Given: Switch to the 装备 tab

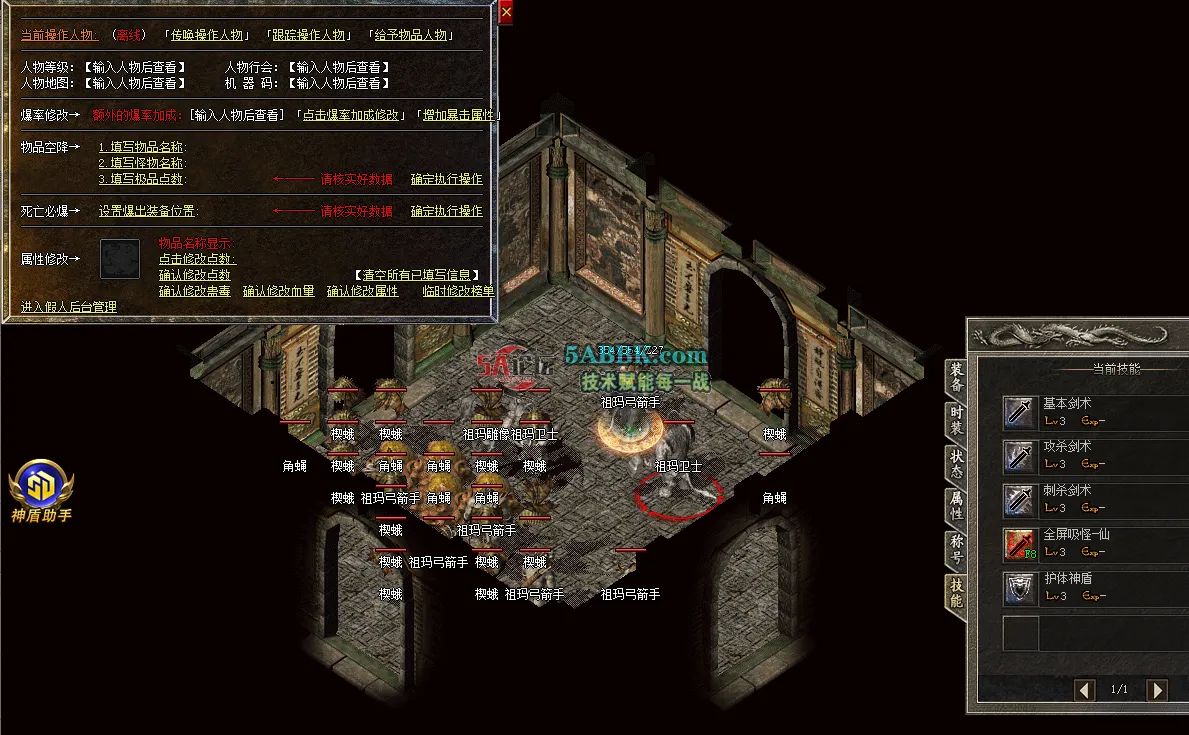Looking at the screenshot, I should point(956,377).
